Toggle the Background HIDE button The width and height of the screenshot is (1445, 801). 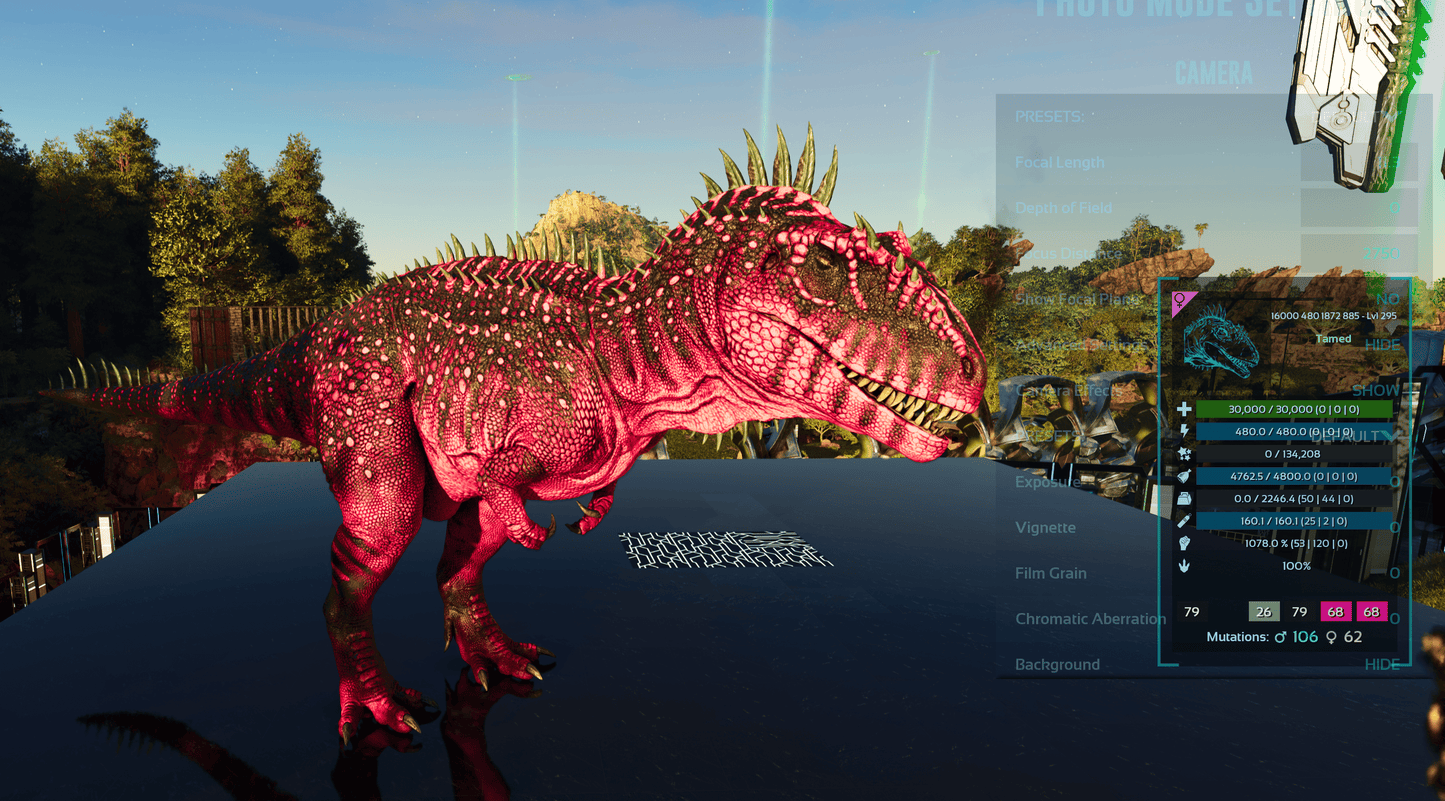1383,665
